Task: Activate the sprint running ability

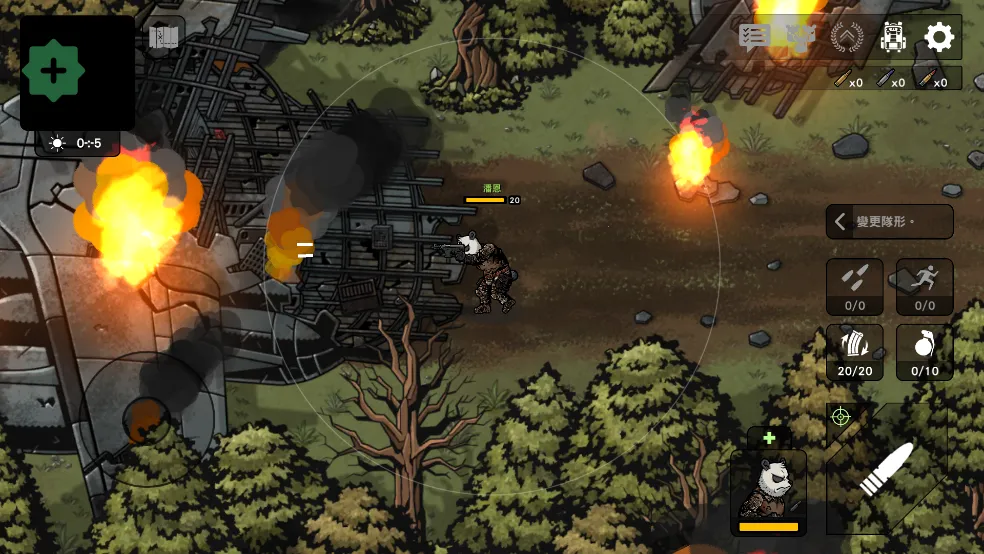Action: point(924,286)
